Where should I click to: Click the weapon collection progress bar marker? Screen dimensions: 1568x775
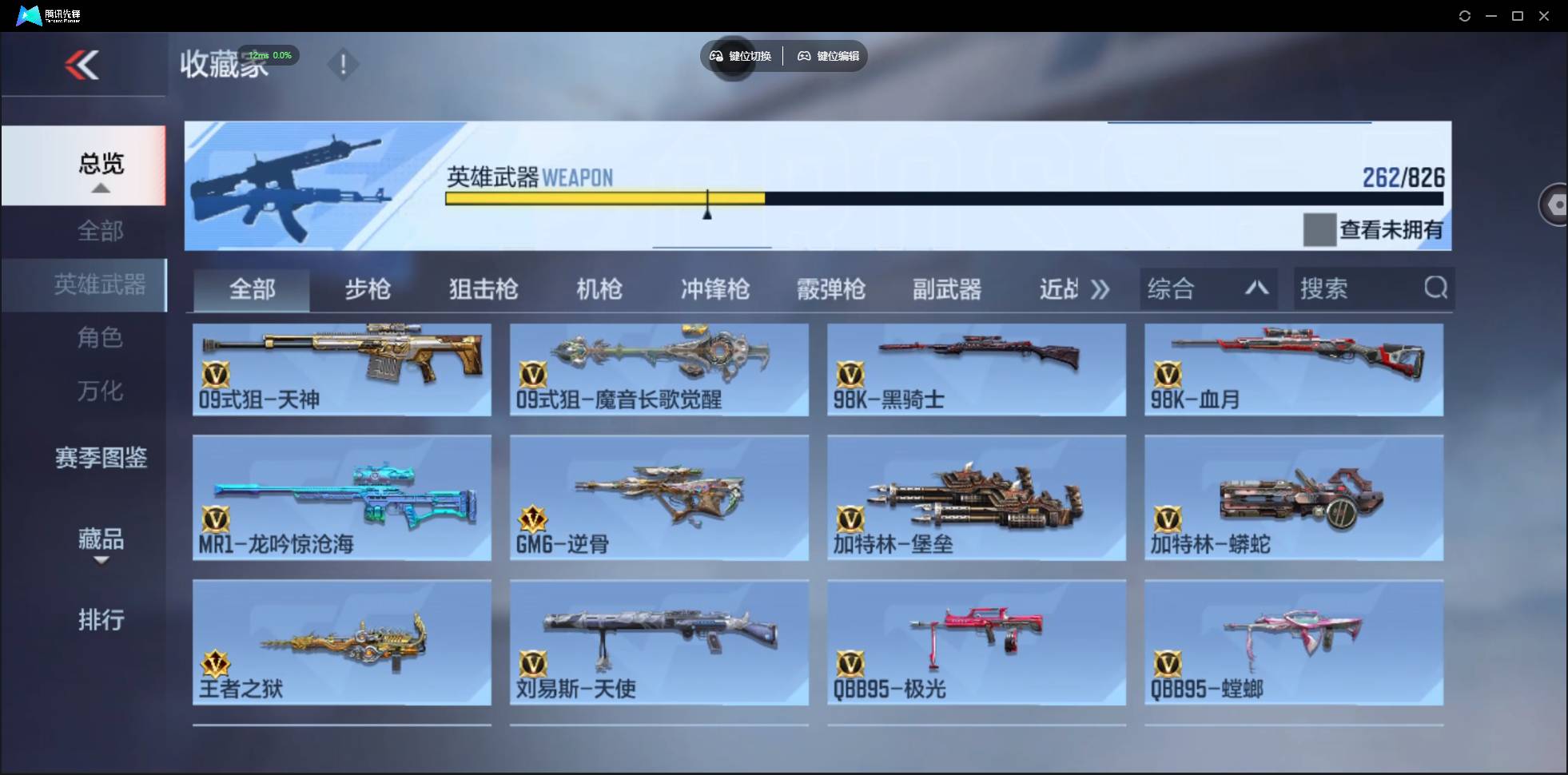pos(707,209)
